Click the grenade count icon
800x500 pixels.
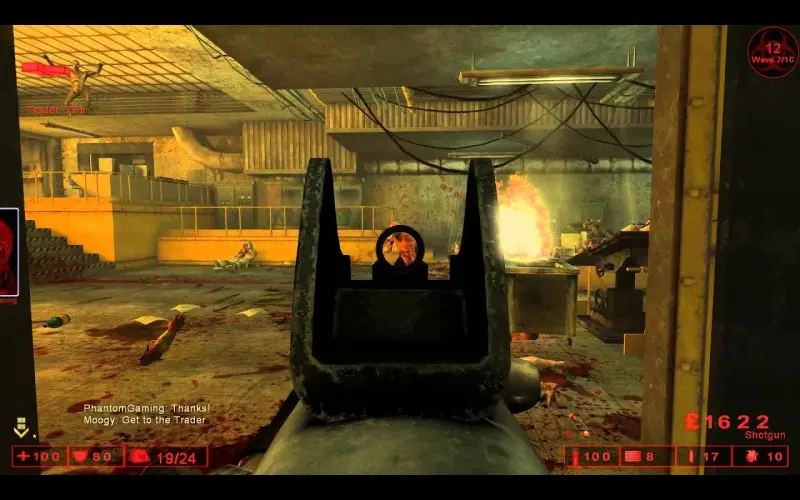pos(748,457)
